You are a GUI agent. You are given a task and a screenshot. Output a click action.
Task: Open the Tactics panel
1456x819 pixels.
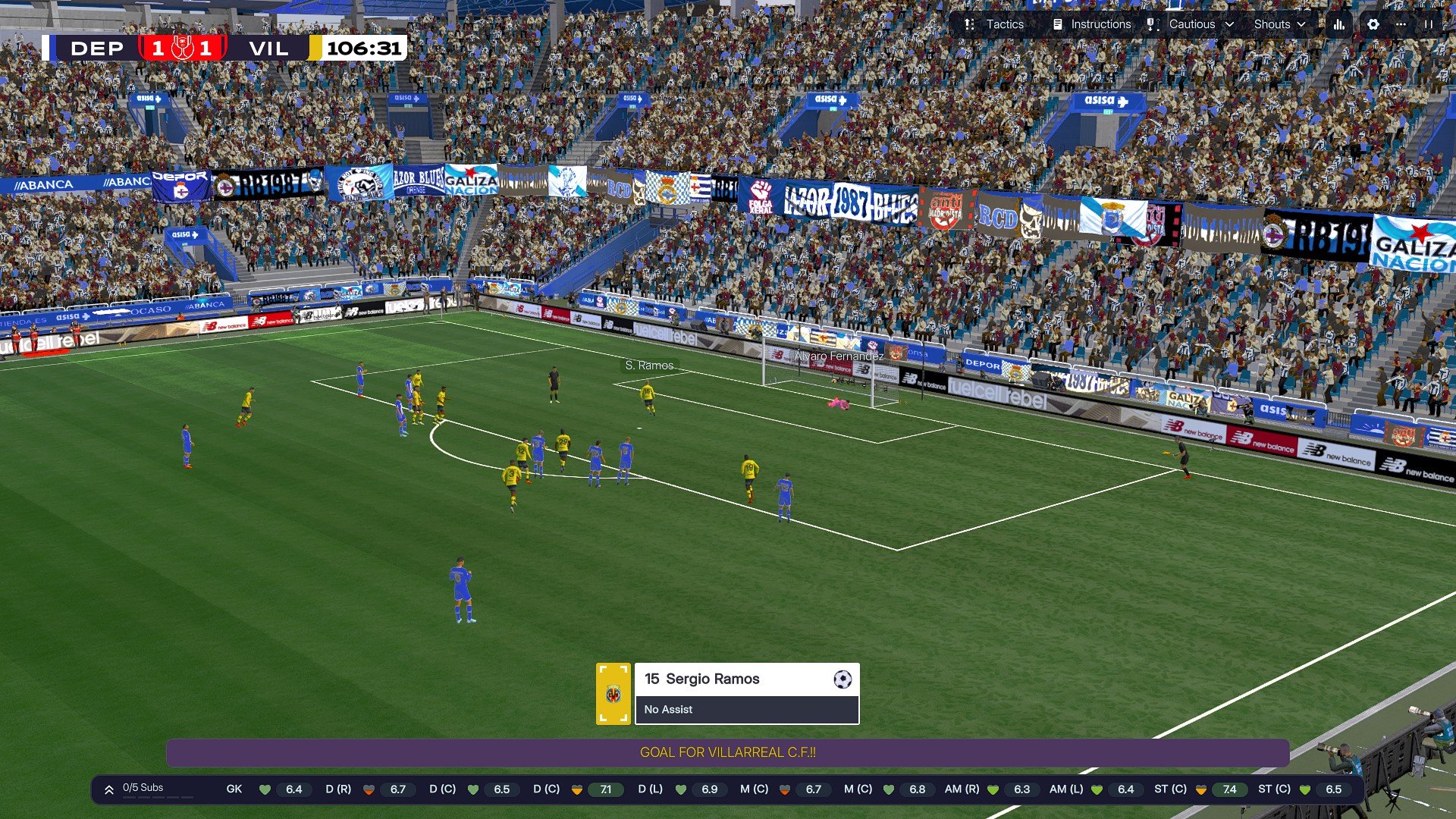(994, 24)
